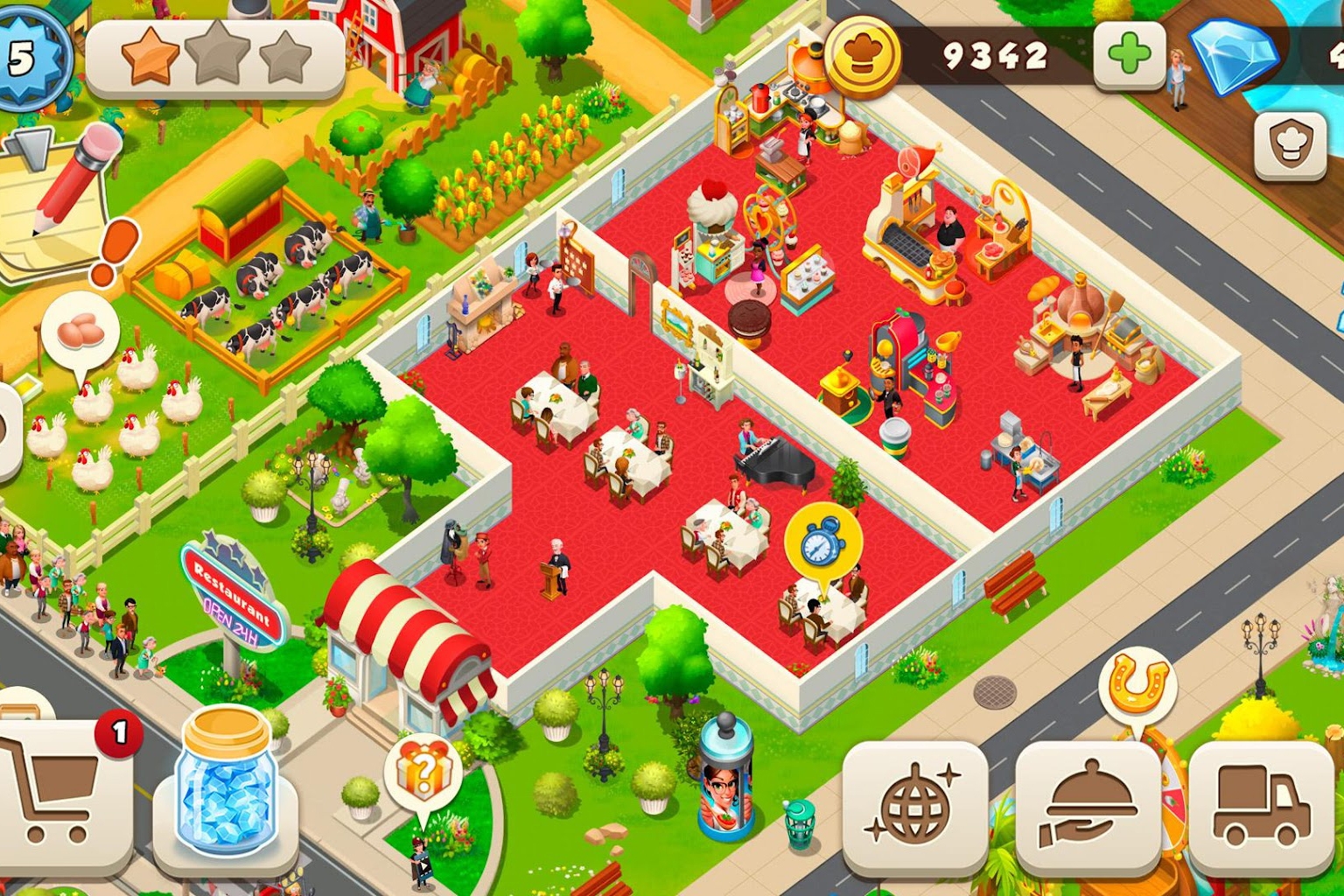Open the serving cloche orders button
1344x896 pixels.
[x=1088, y=807]
